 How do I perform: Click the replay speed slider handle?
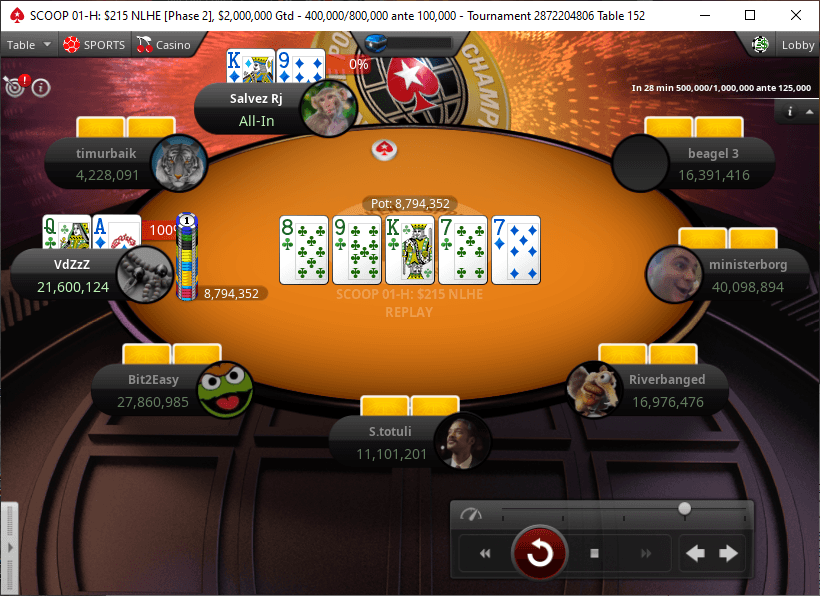click(x=684, y=509)
